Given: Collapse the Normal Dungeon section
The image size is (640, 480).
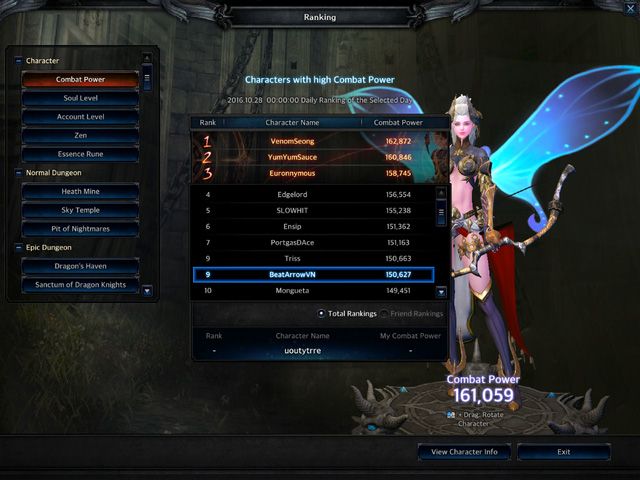Looking at the screenshot, I should click(18, 172).
